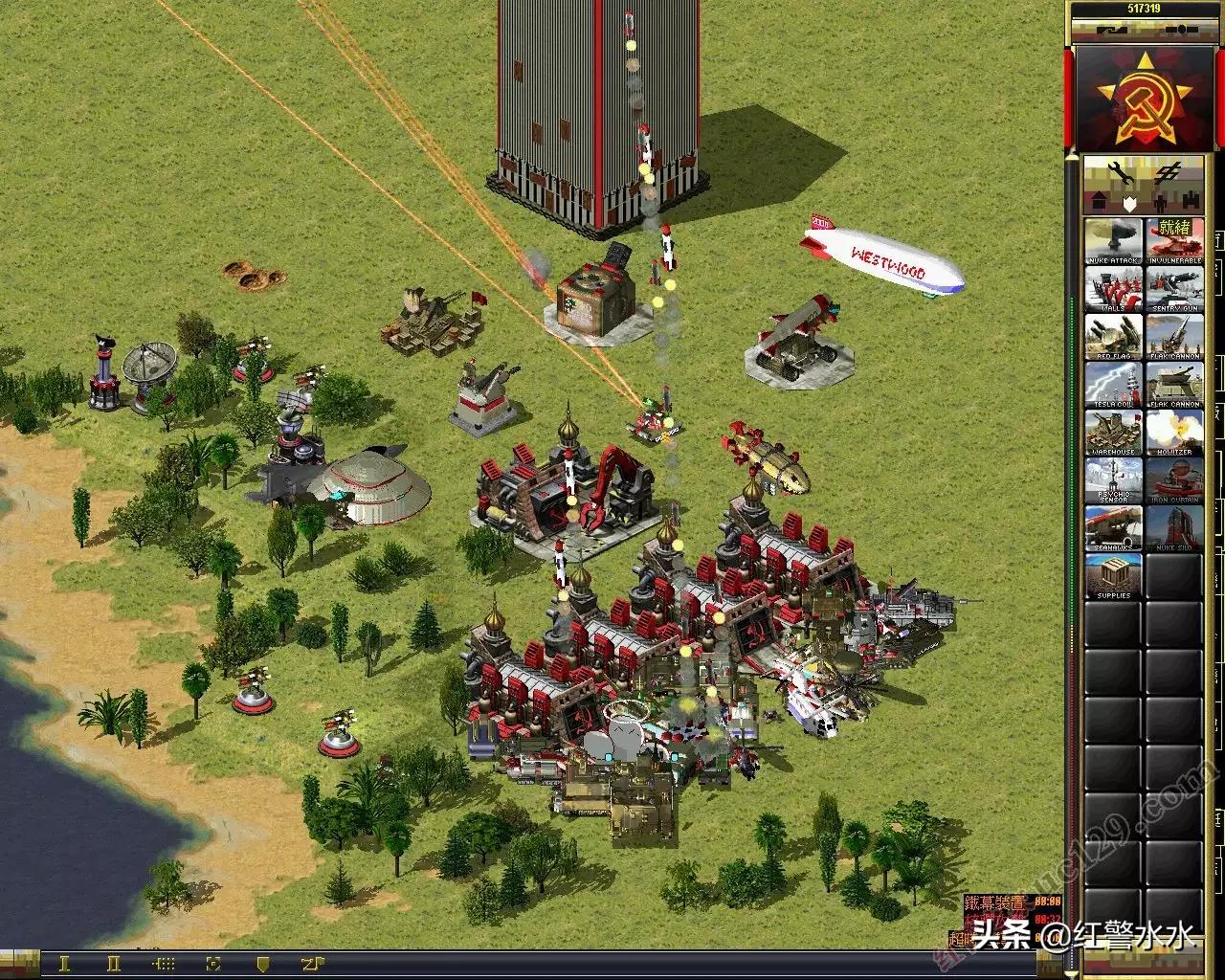Pick the Supplies crate icon
This screenshot has width=1225, height=980.
click(x=1113, y=577)
